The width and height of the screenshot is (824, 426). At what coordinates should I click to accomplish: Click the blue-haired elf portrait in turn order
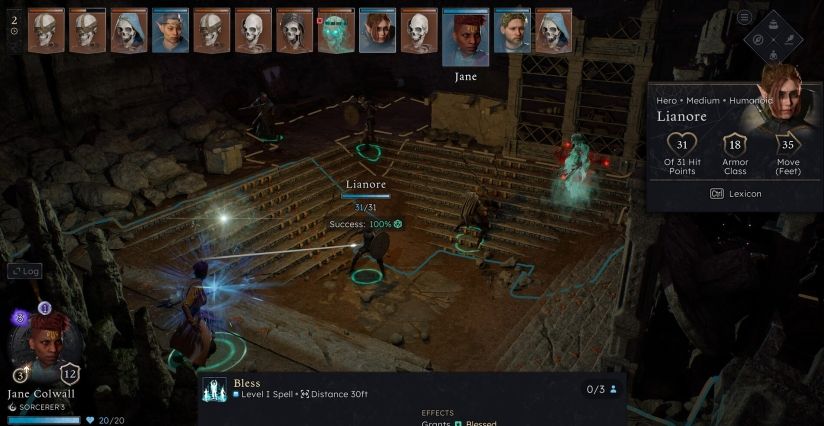coord(170,31)
